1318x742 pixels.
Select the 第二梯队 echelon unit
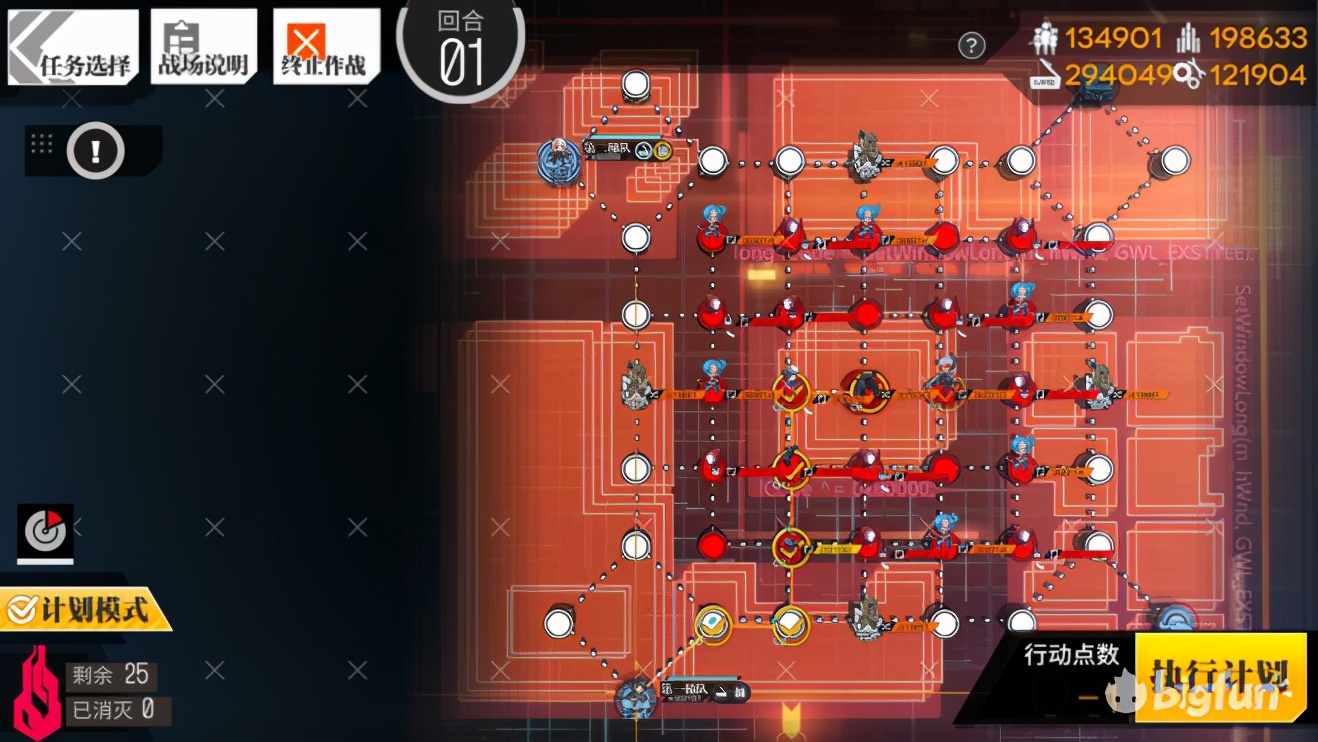[x=559, y=159]
